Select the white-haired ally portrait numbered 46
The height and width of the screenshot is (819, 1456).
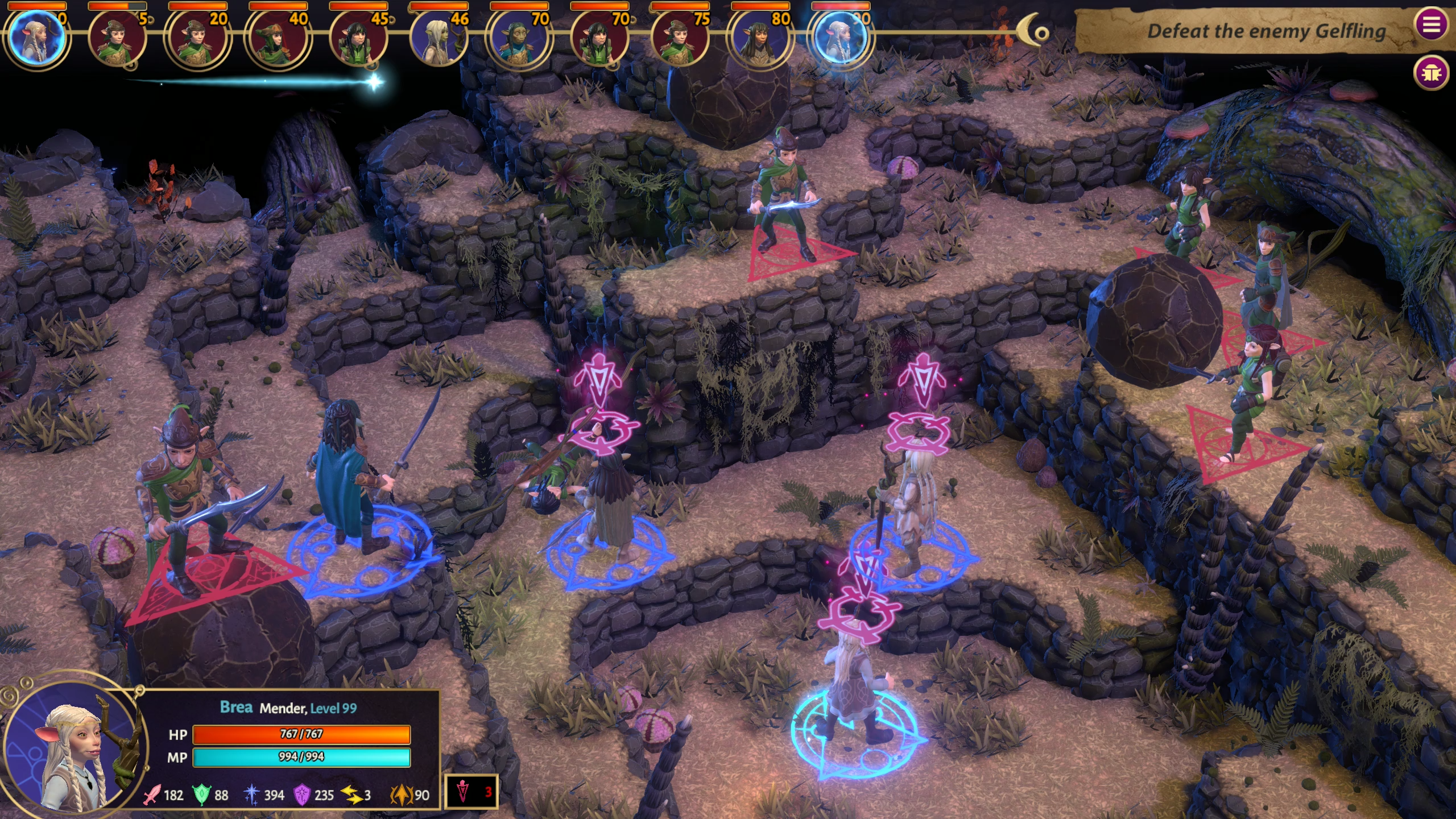pos(439,39)
